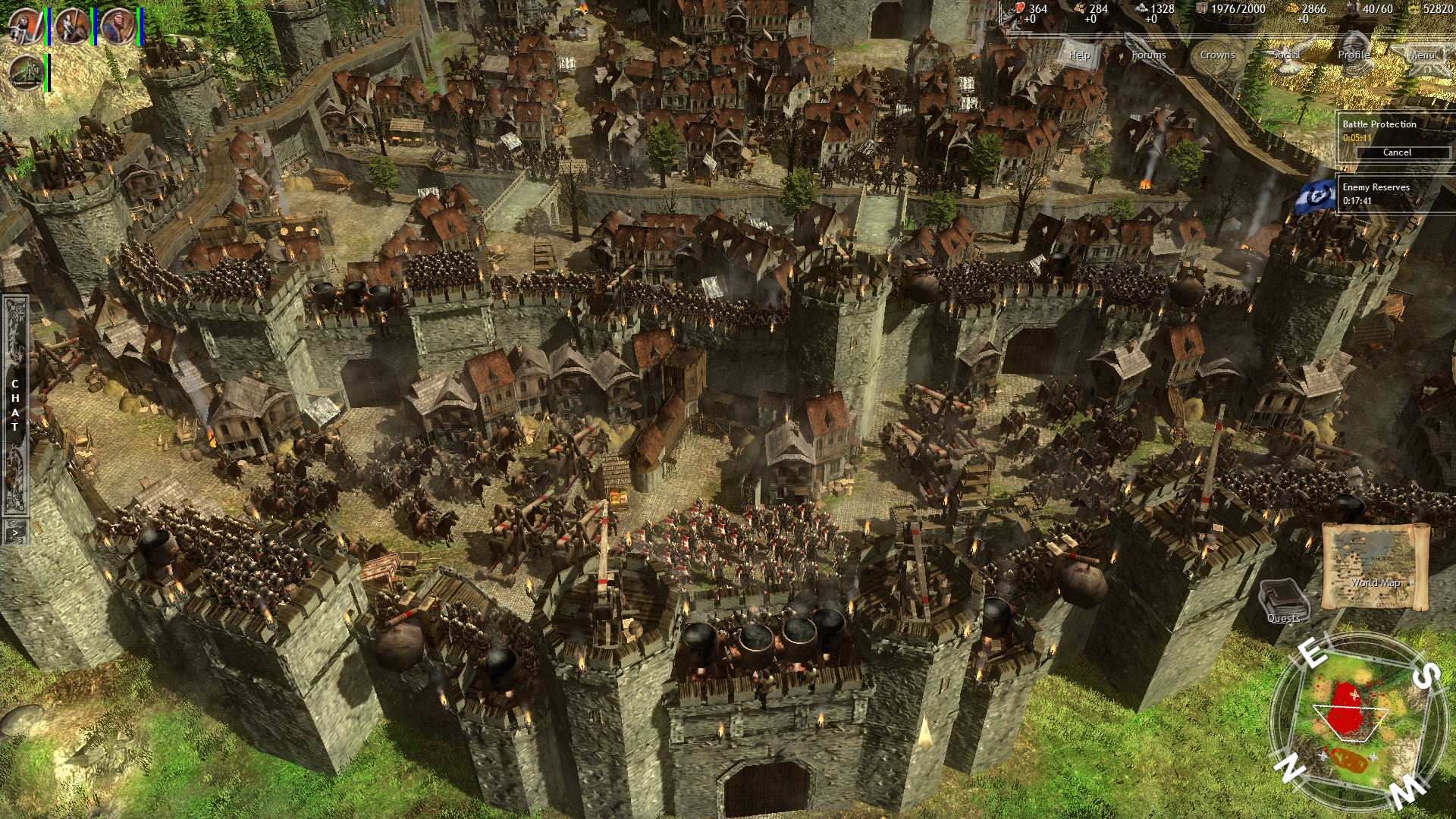Viewport: 1456px width, 819px height.
Task: Open the Profile screen
Action: (1354, 55)
